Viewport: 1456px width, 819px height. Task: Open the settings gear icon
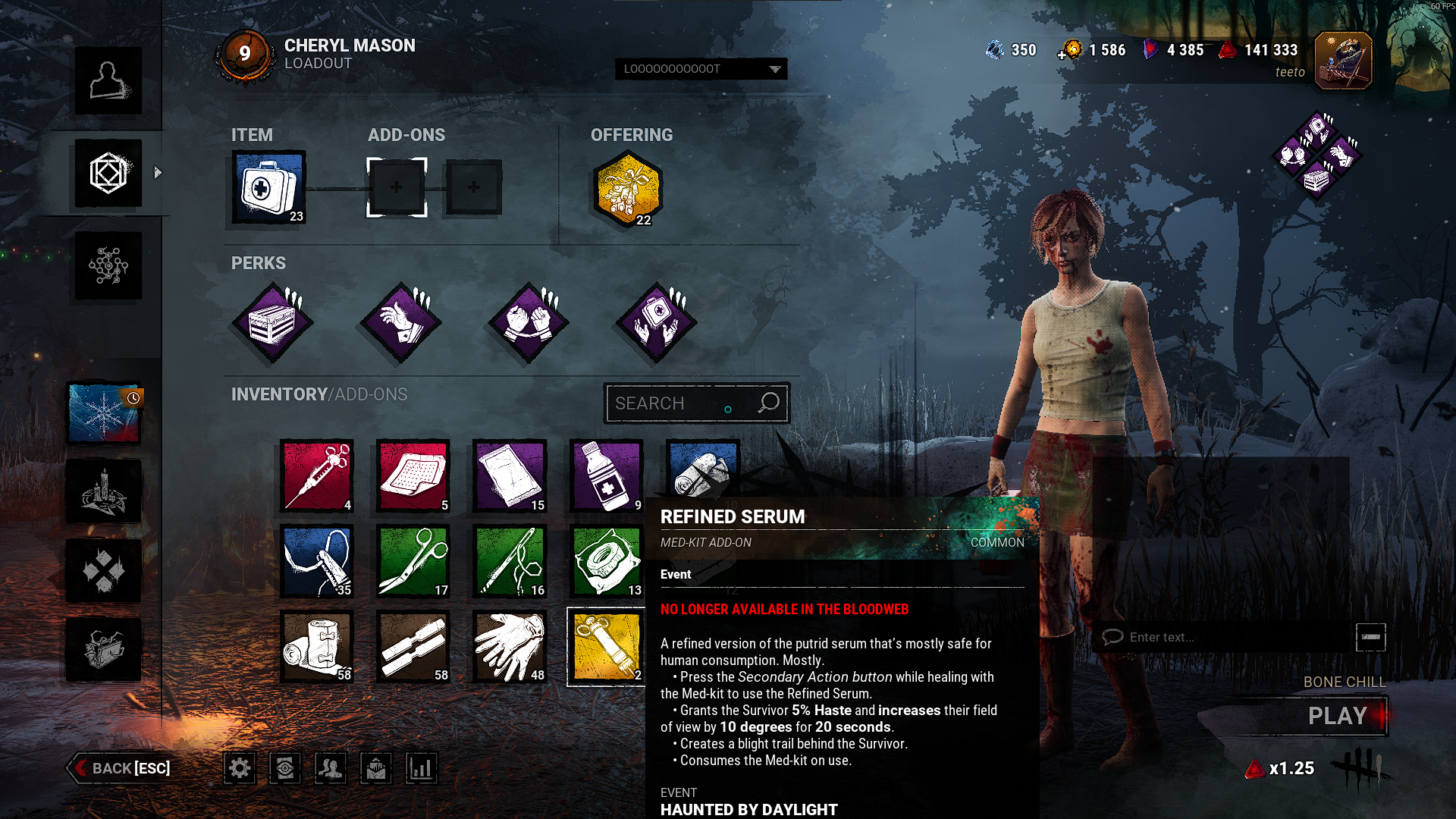point(240,768)
